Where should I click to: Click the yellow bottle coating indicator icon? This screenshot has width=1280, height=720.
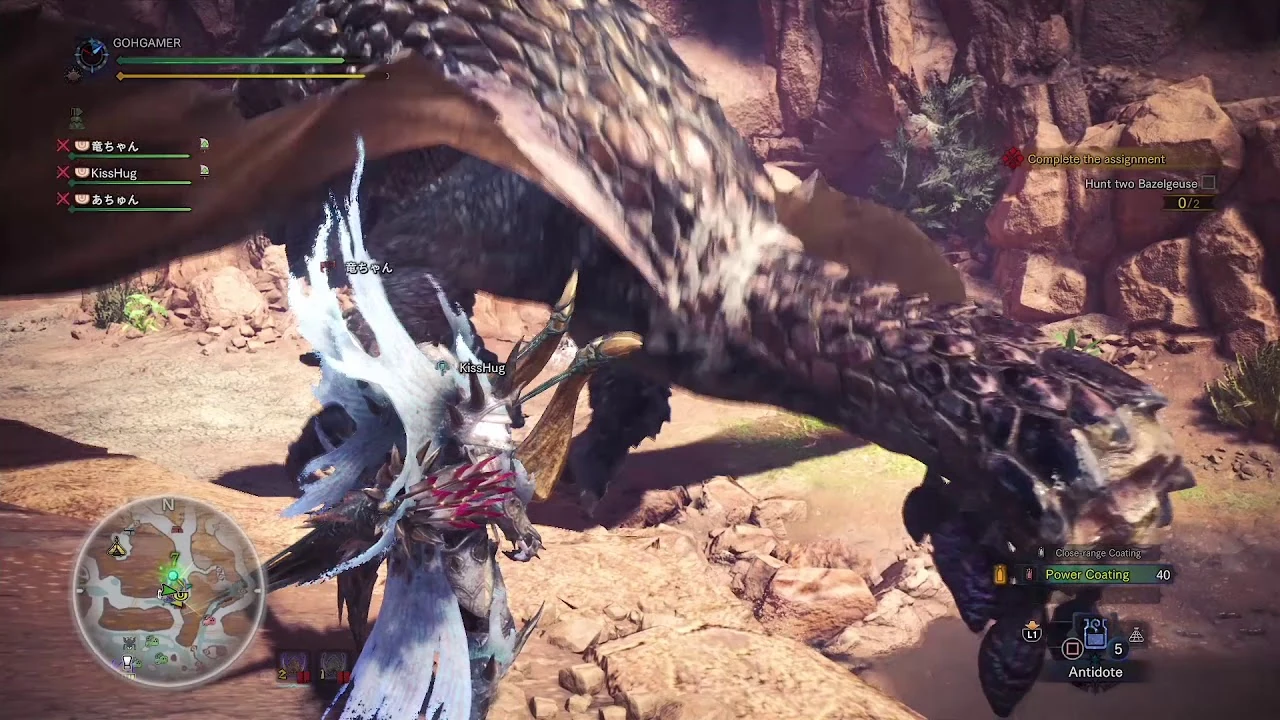tap(1000, 574)
